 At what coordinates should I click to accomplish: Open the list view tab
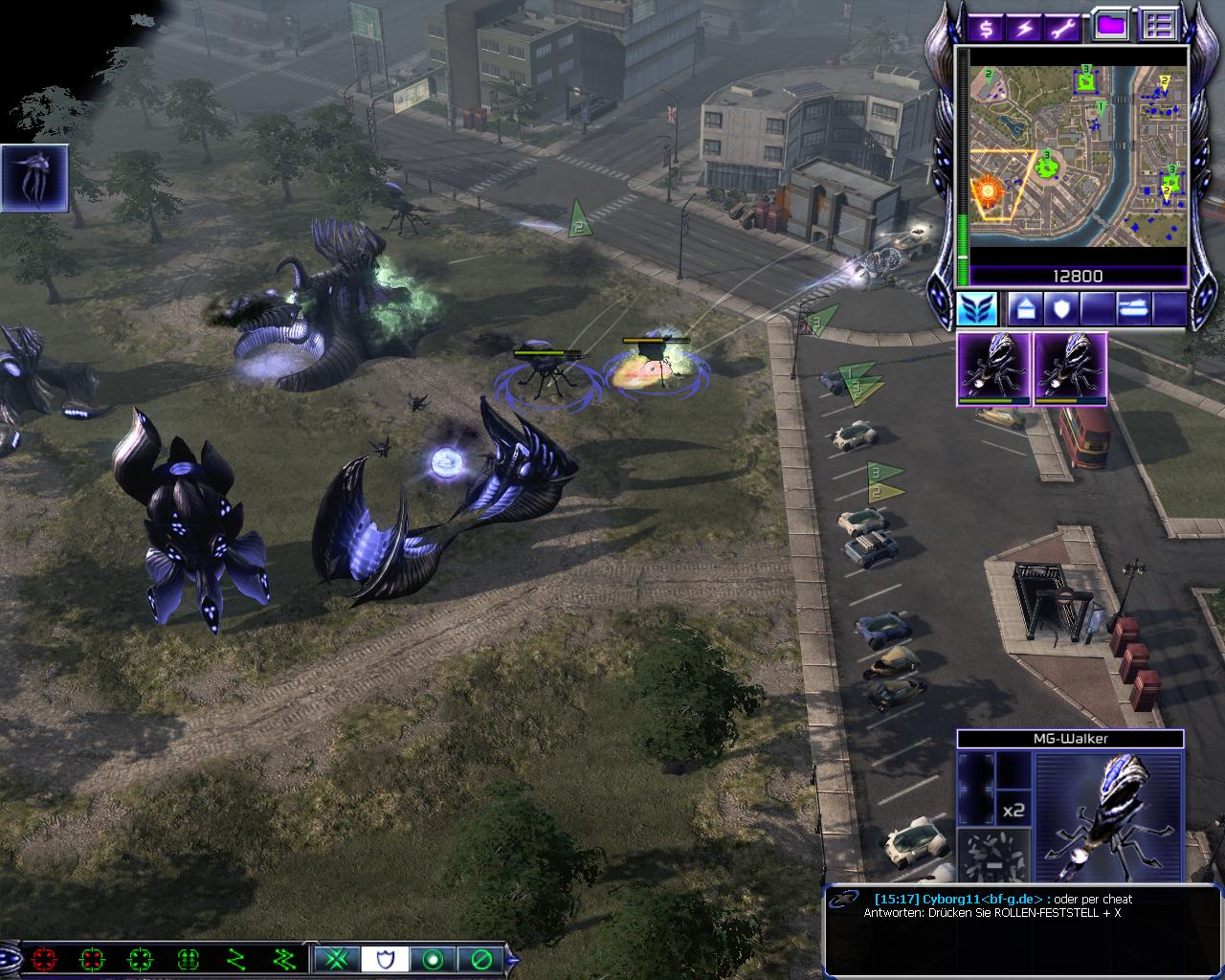(1159, 26)
